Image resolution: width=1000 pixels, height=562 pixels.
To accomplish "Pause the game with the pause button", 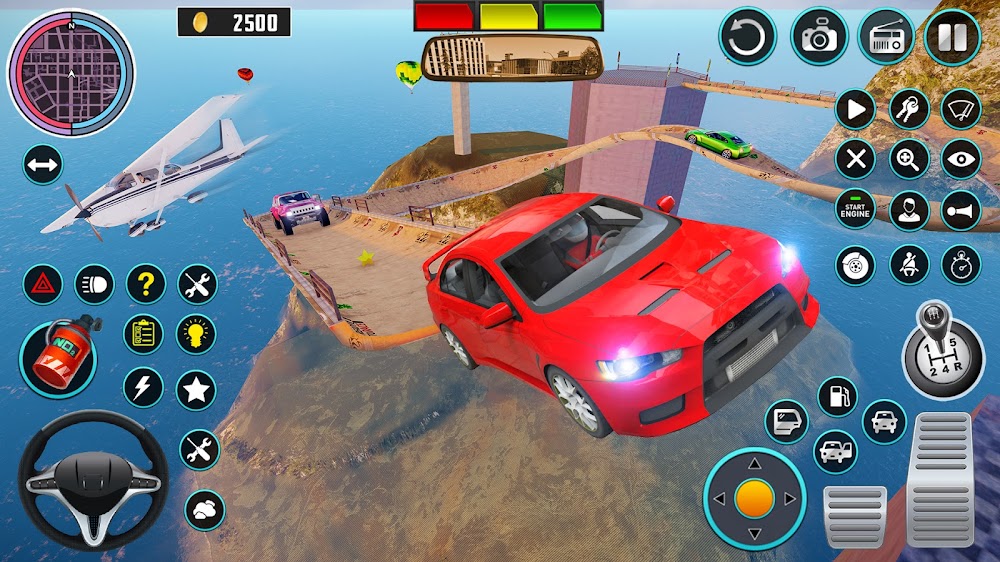I will [951, 37].
